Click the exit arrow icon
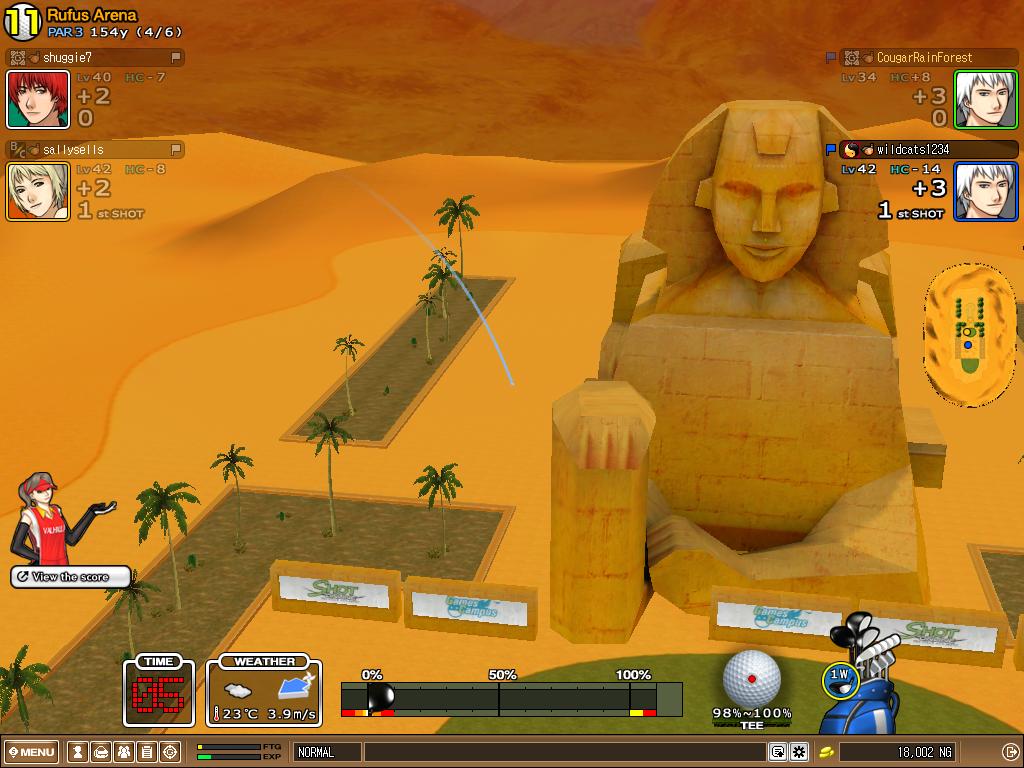Viewport: 1024px width, 768px height. point(1010,752)
